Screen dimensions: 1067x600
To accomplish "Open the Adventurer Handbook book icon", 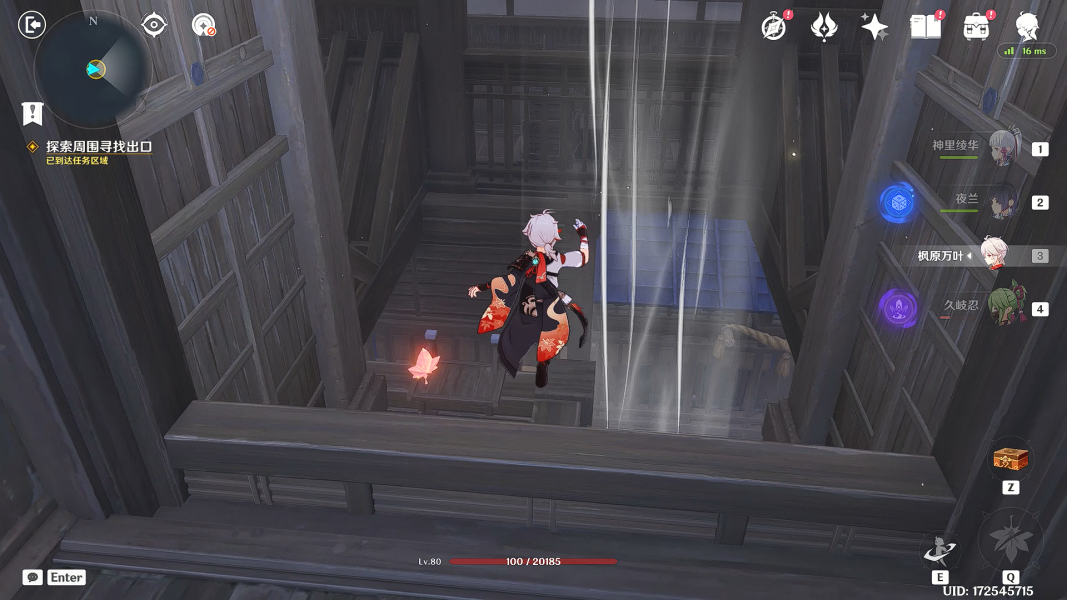I will tap(926, 27).
